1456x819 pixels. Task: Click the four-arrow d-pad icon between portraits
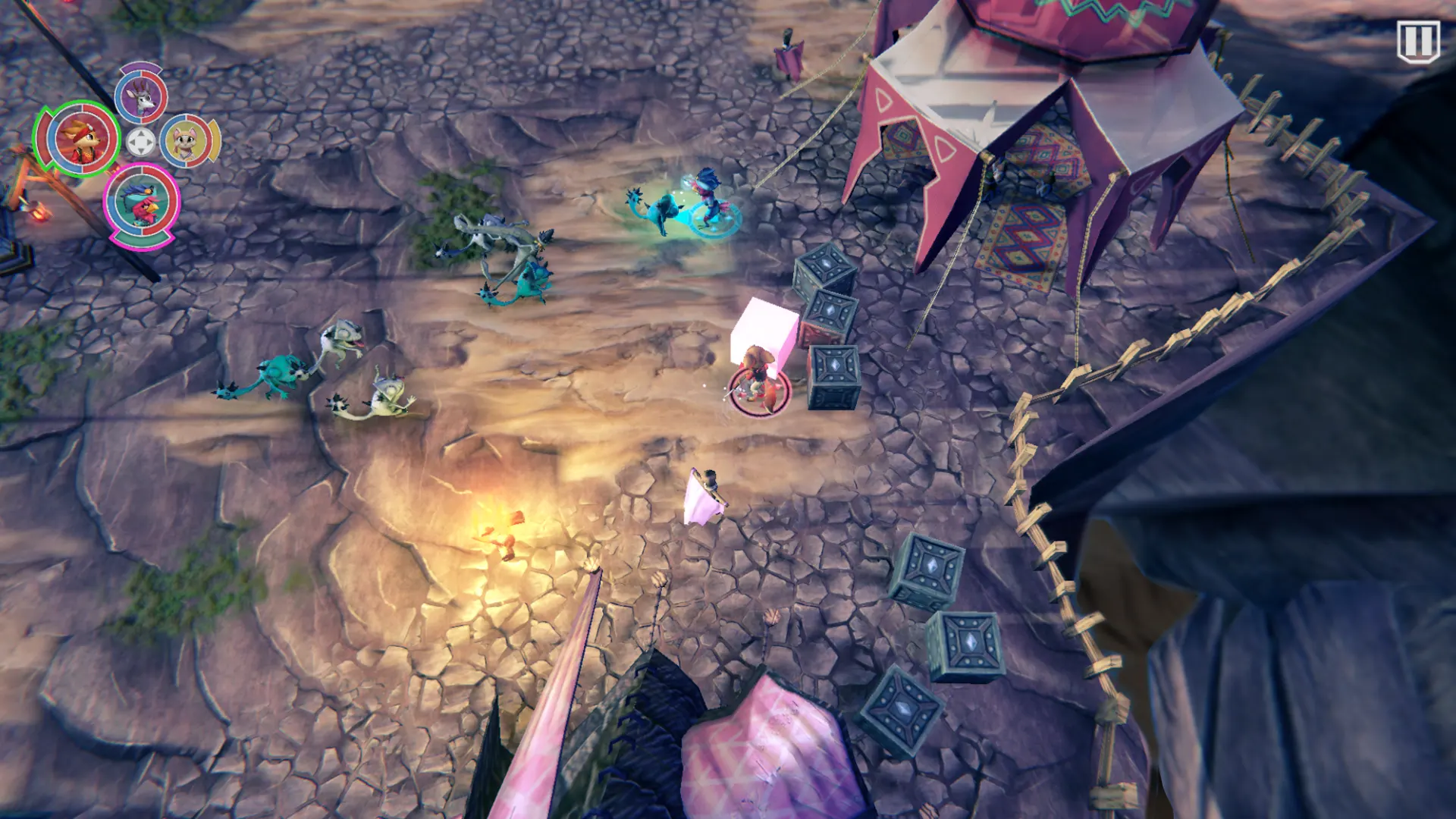tap(140, 142)
